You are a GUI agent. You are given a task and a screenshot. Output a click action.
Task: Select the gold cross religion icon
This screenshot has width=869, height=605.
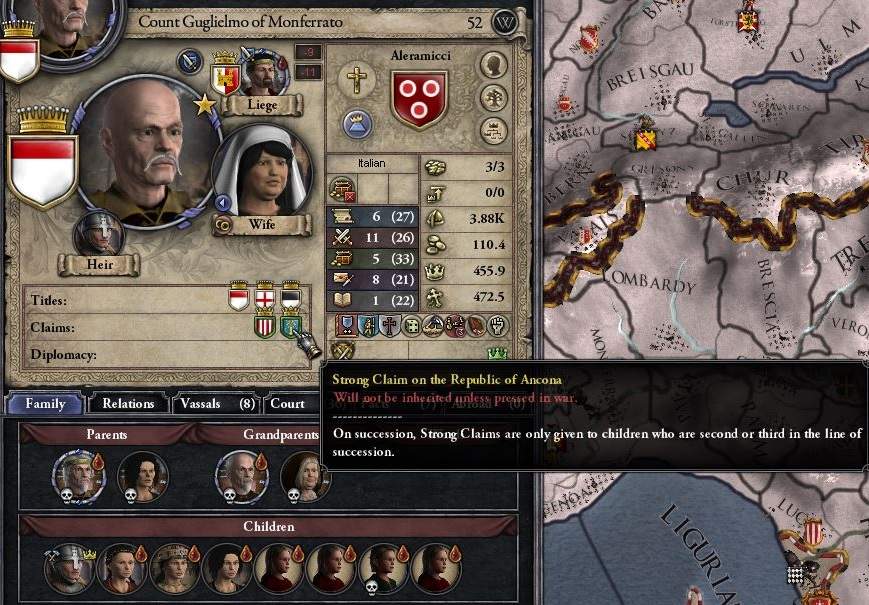354,80
